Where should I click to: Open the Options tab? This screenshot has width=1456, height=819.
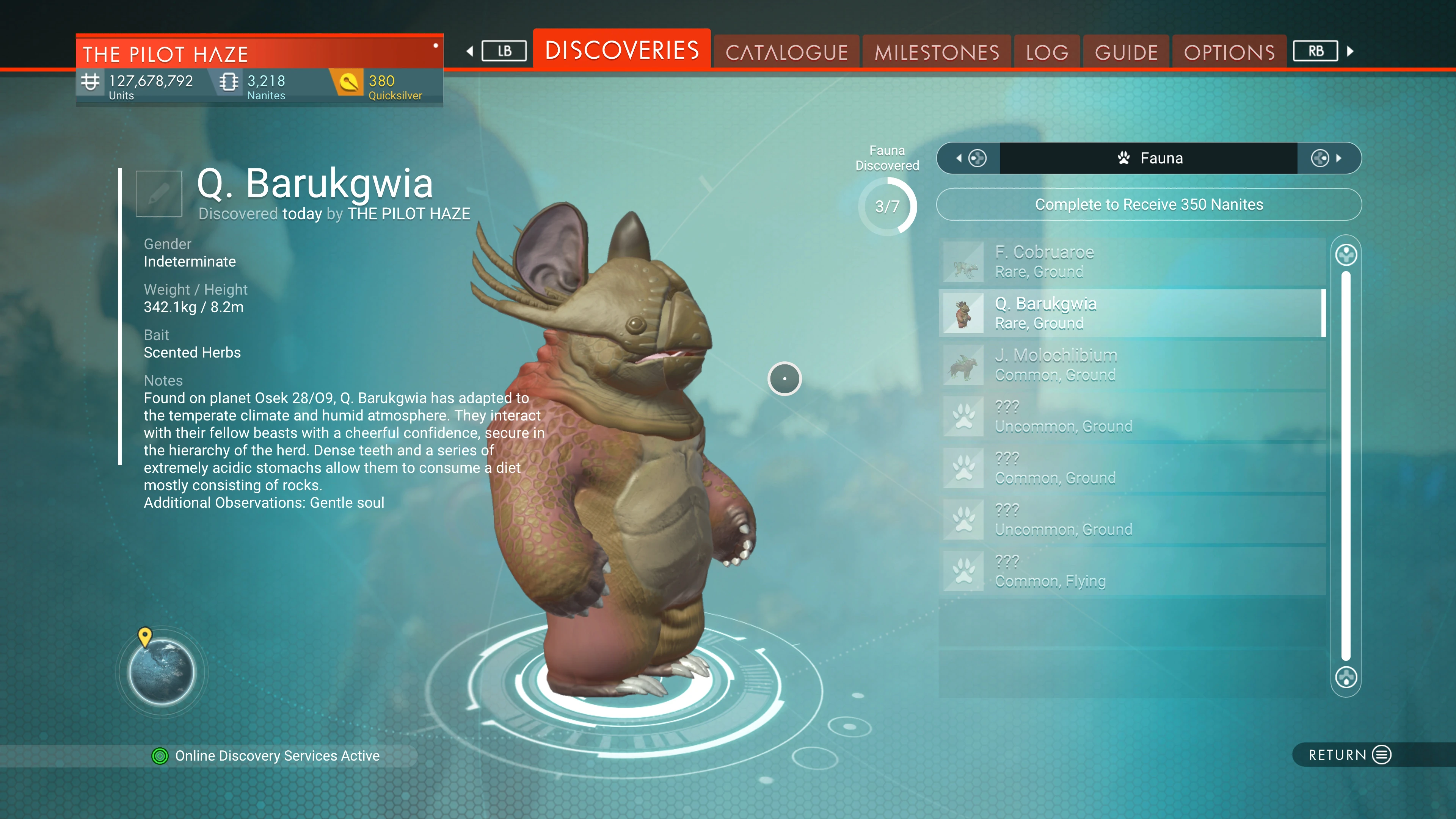coord(1229,53)
